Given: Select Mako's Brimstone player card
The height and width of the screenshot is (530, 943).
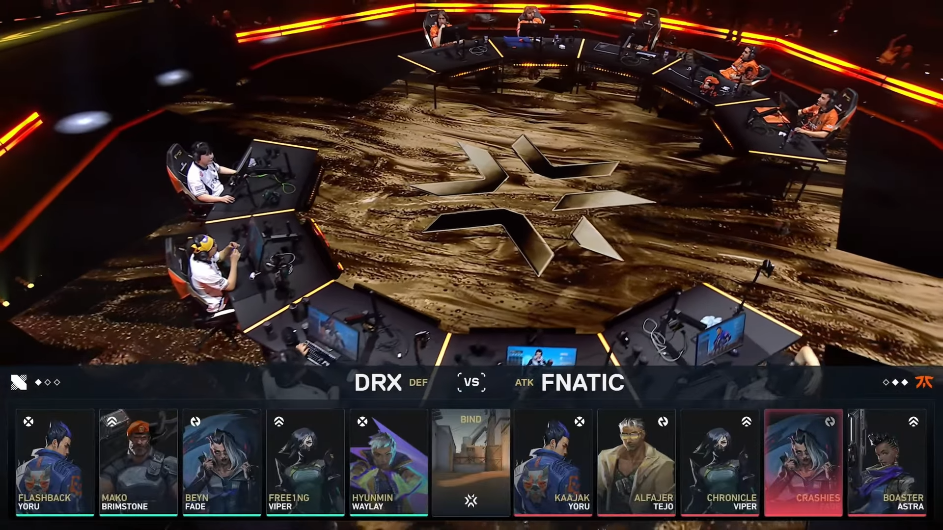Looking at the screenshot, I should click(x=138, y=461).
